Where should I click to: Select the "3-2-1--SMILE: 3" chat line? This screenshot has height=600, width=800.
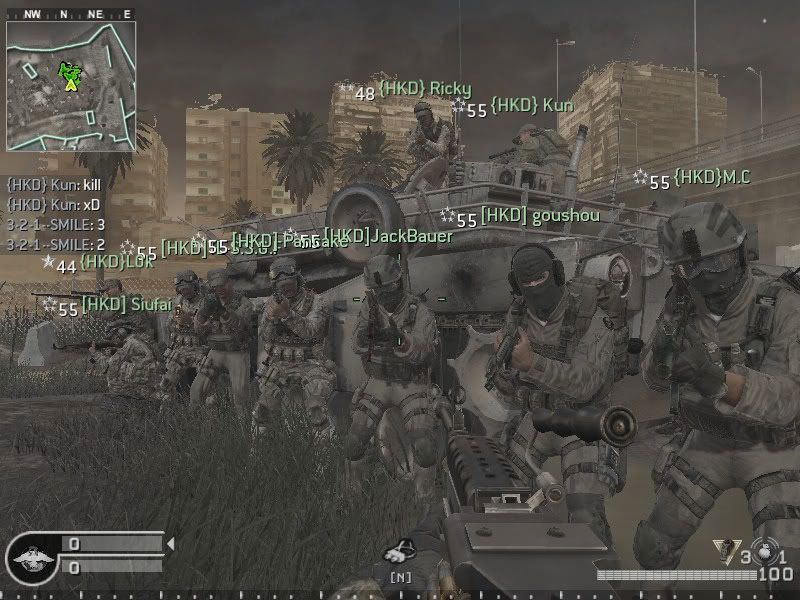[x=55, y=224]
